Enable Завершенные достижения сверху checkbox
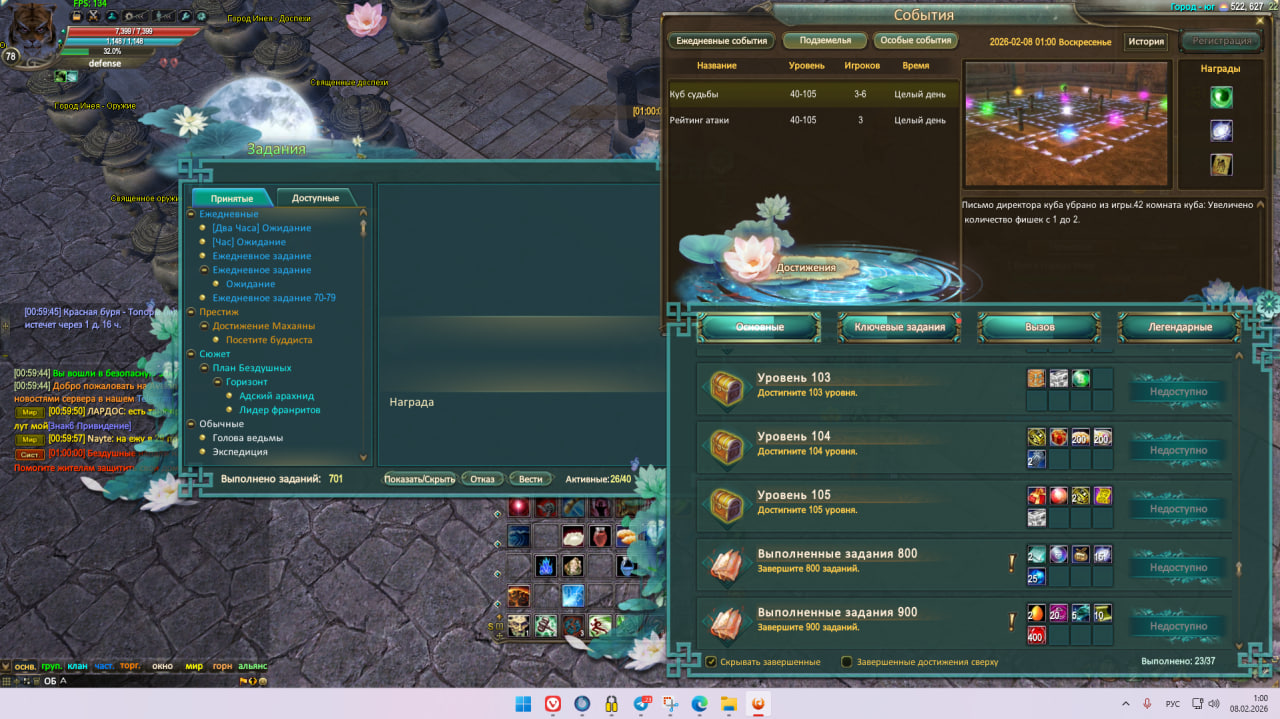 click(x=847, y=662)
